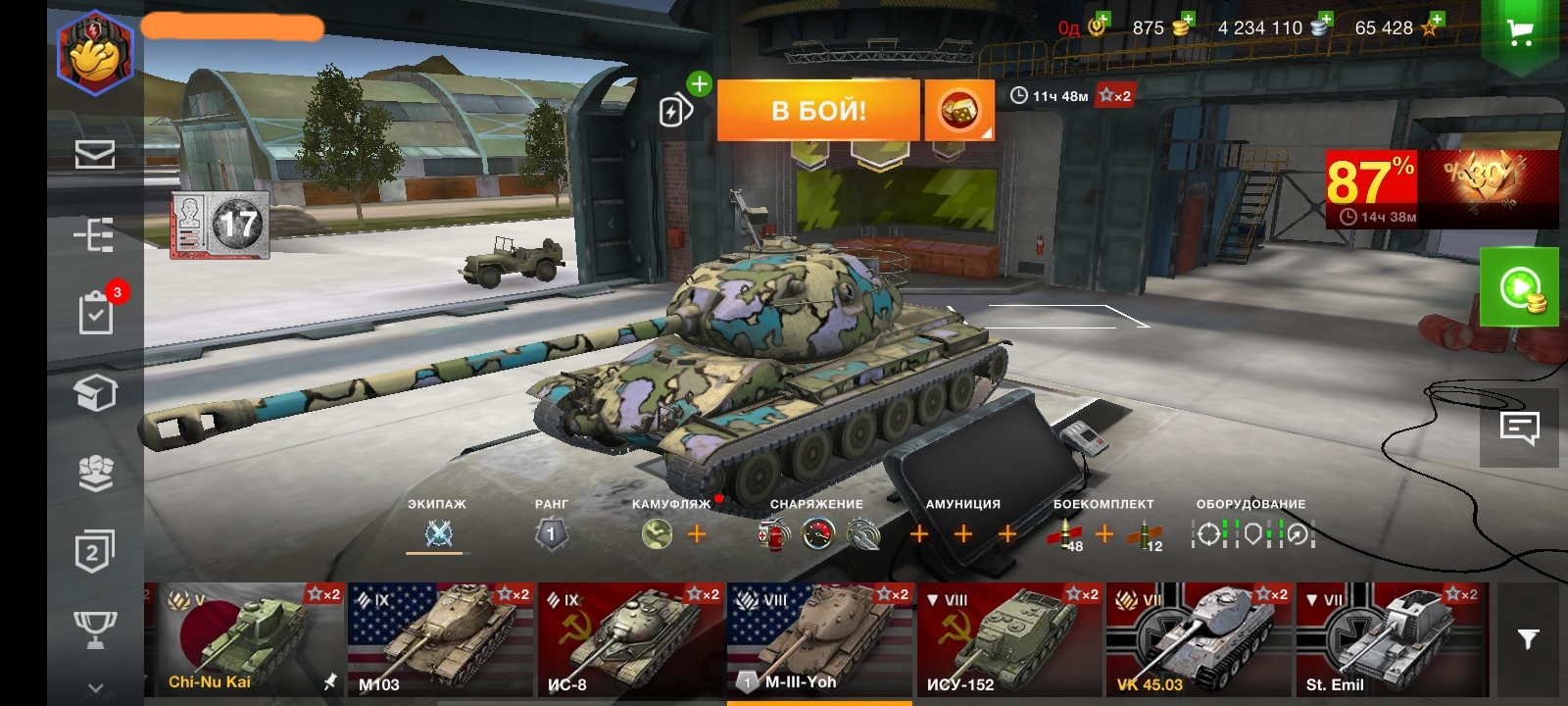The image size is (1568, 706).
Task: Open the shopping cart store
Action: coord(1520,32)
